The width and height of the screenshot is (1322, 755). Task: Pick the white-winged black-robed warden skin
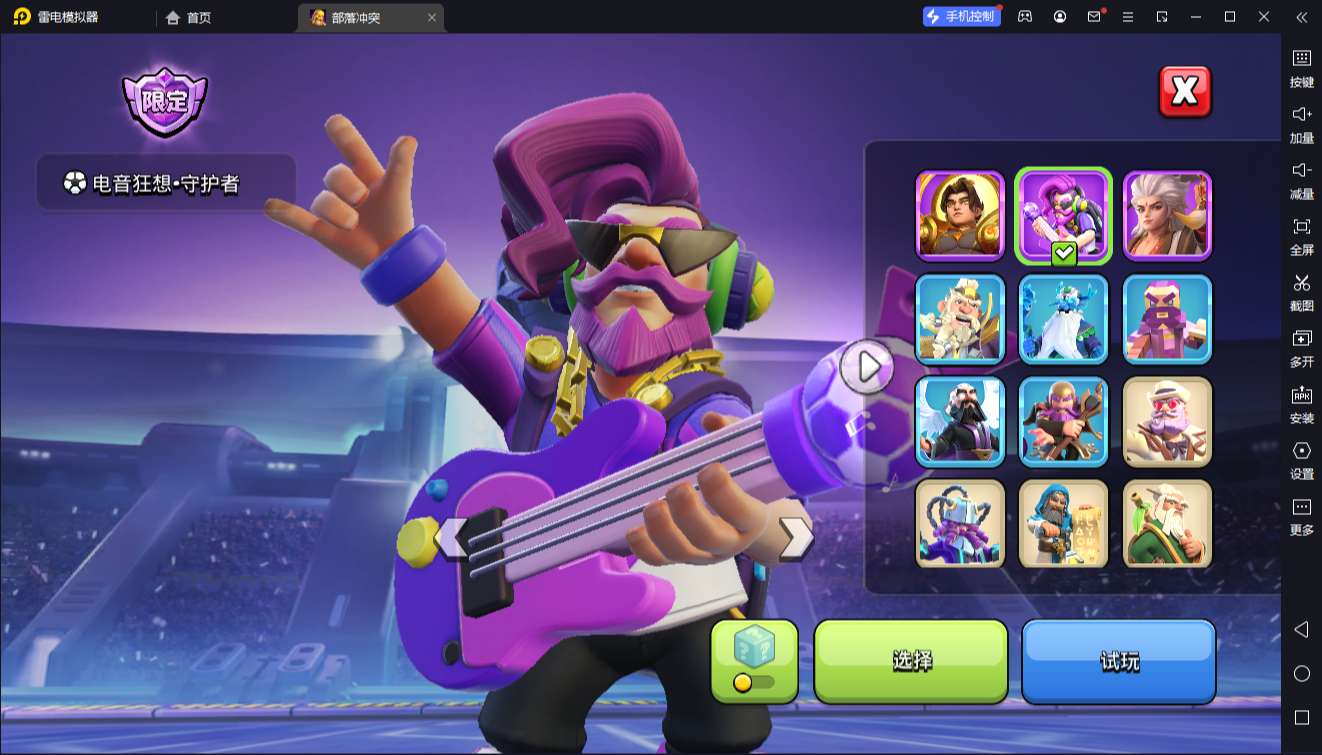point(960,421)
